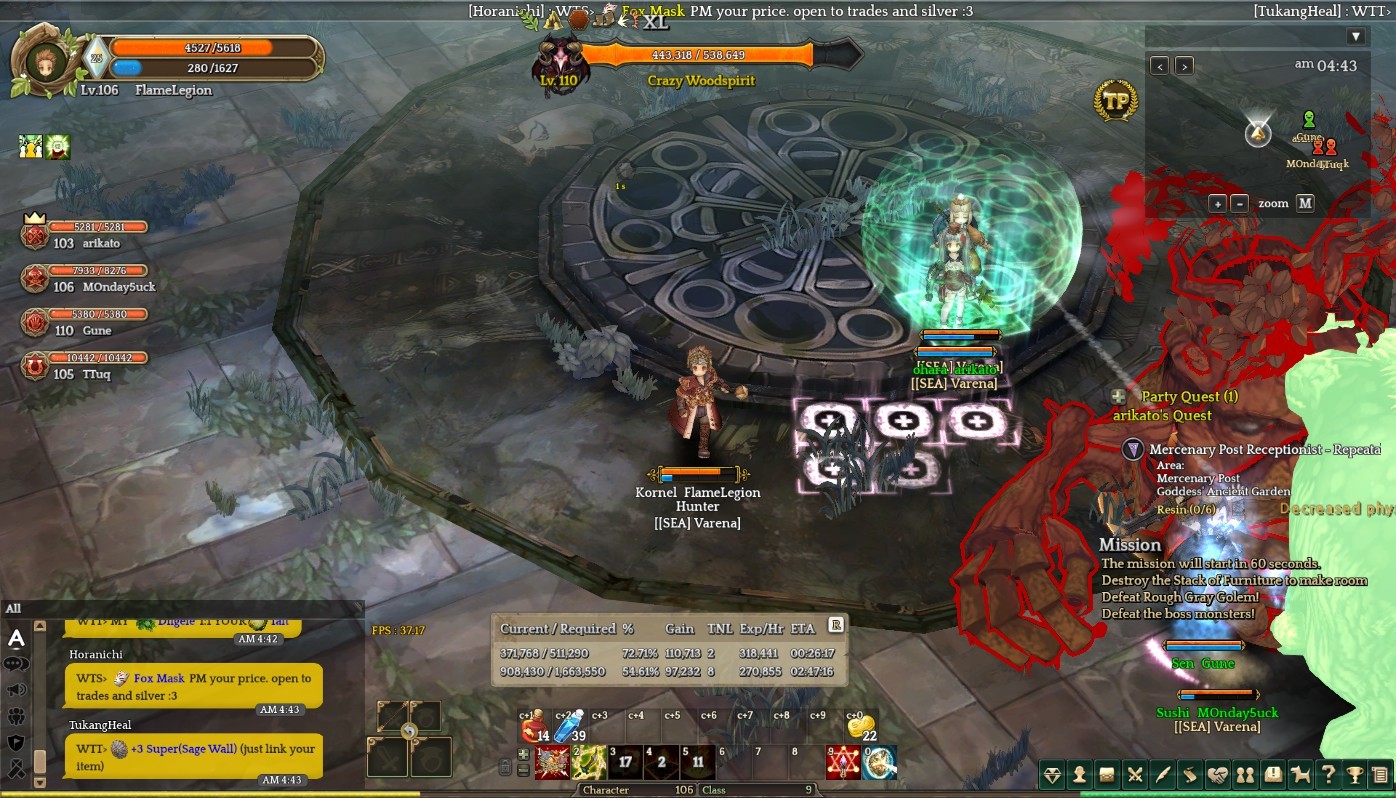
Task: Open the treasure chest inventory menu button
Action: [1107, 774]
